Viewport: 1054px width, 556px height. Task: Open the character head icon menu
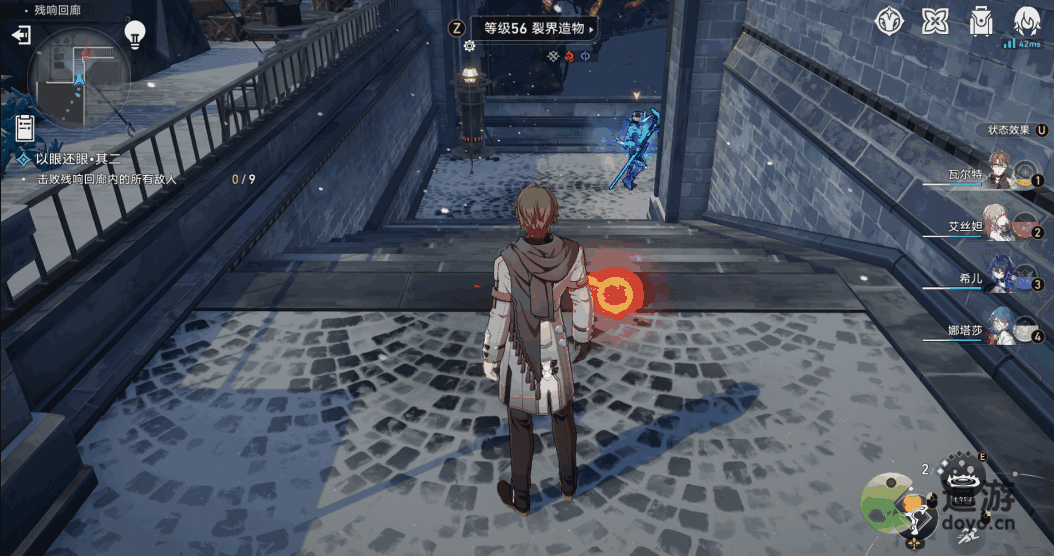click(x=1026, y=21)
